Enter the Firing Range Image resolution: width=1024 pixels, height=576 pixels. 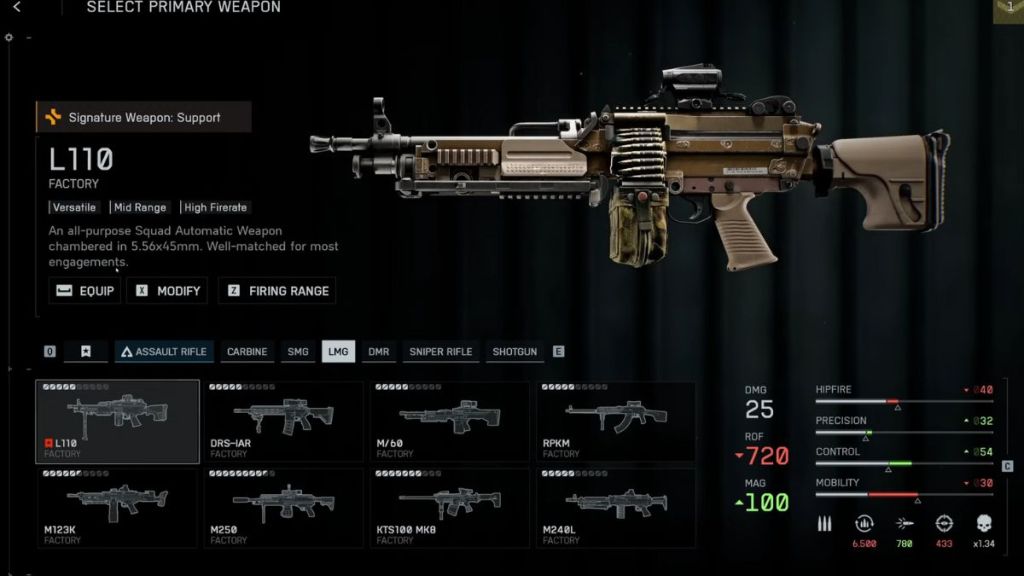(x=277, y=291)
